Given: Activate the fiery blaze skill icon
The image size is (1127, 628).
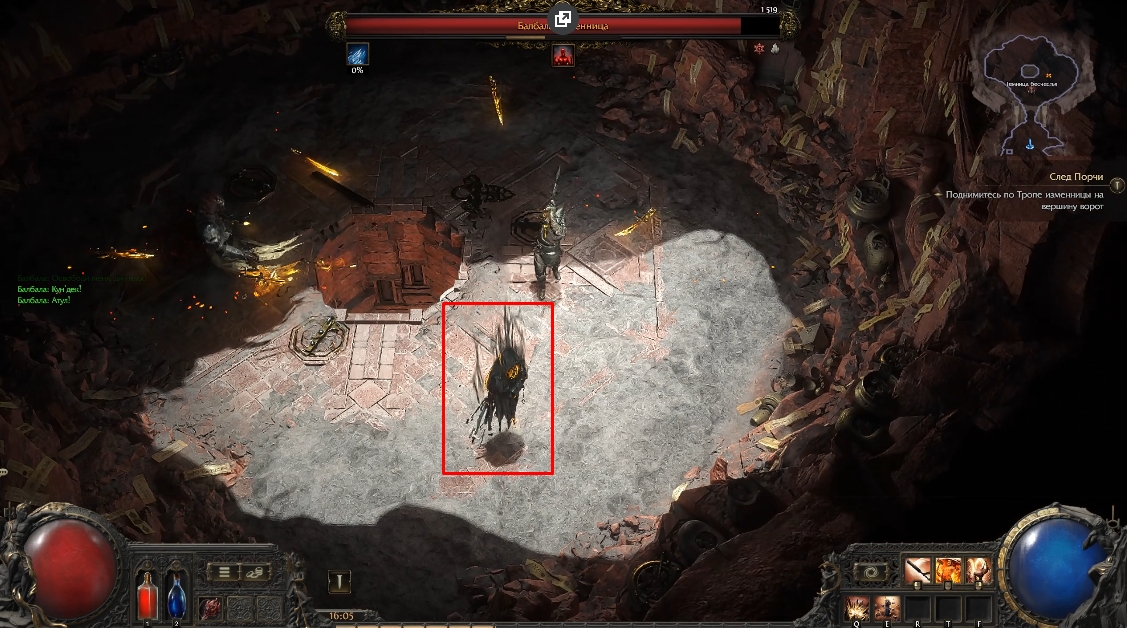Looking at the screenshot, I should coord(948,571).
